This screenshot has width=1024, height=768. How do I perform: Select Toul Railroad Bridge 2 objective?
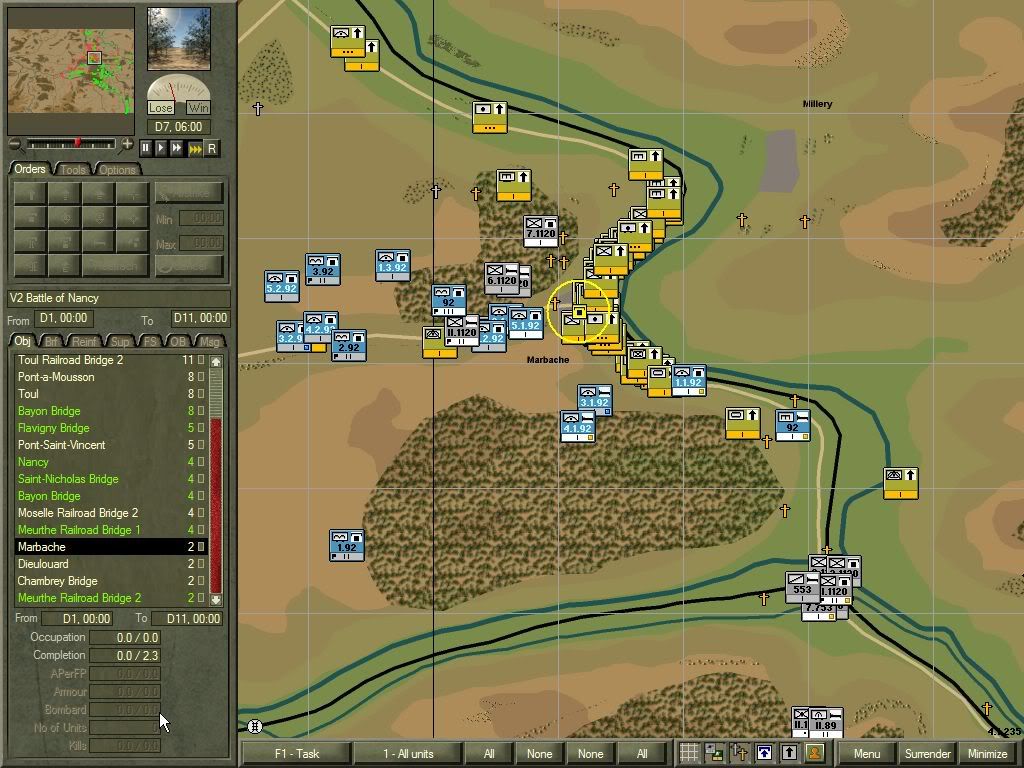[70, 360]
